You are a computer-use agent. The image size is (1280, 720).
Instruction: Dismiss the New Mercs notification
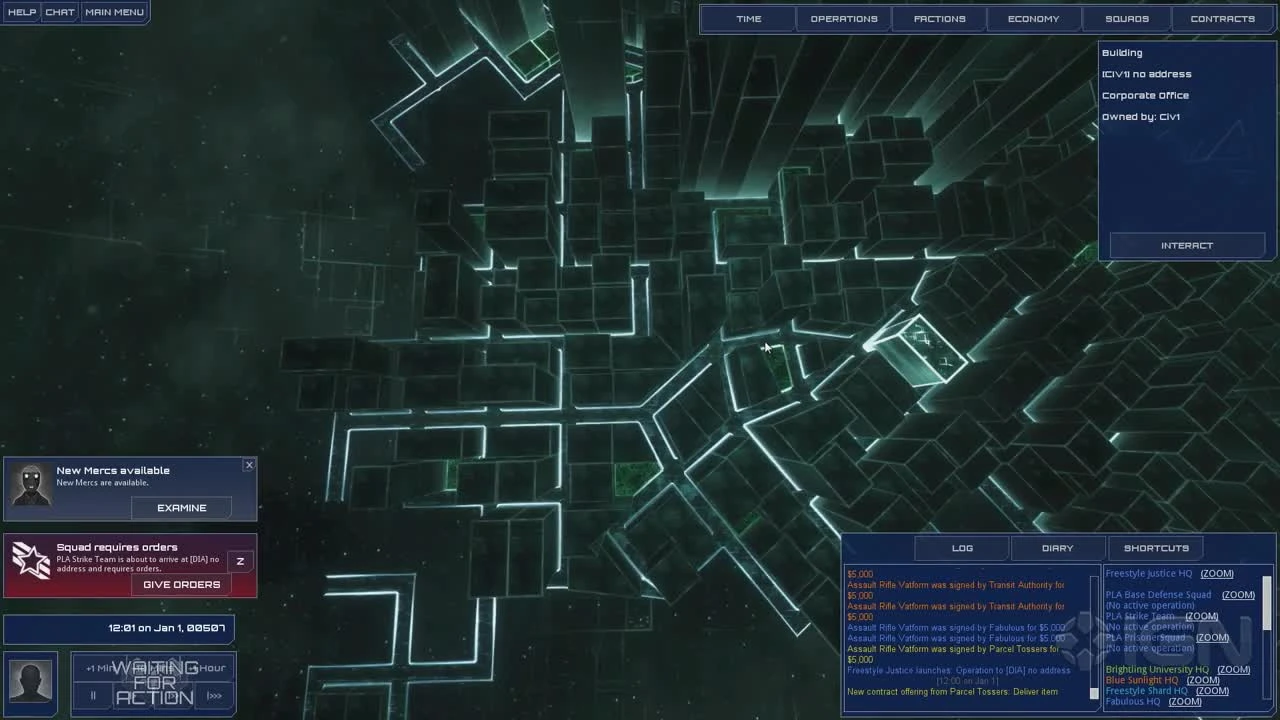click(249, 464)
